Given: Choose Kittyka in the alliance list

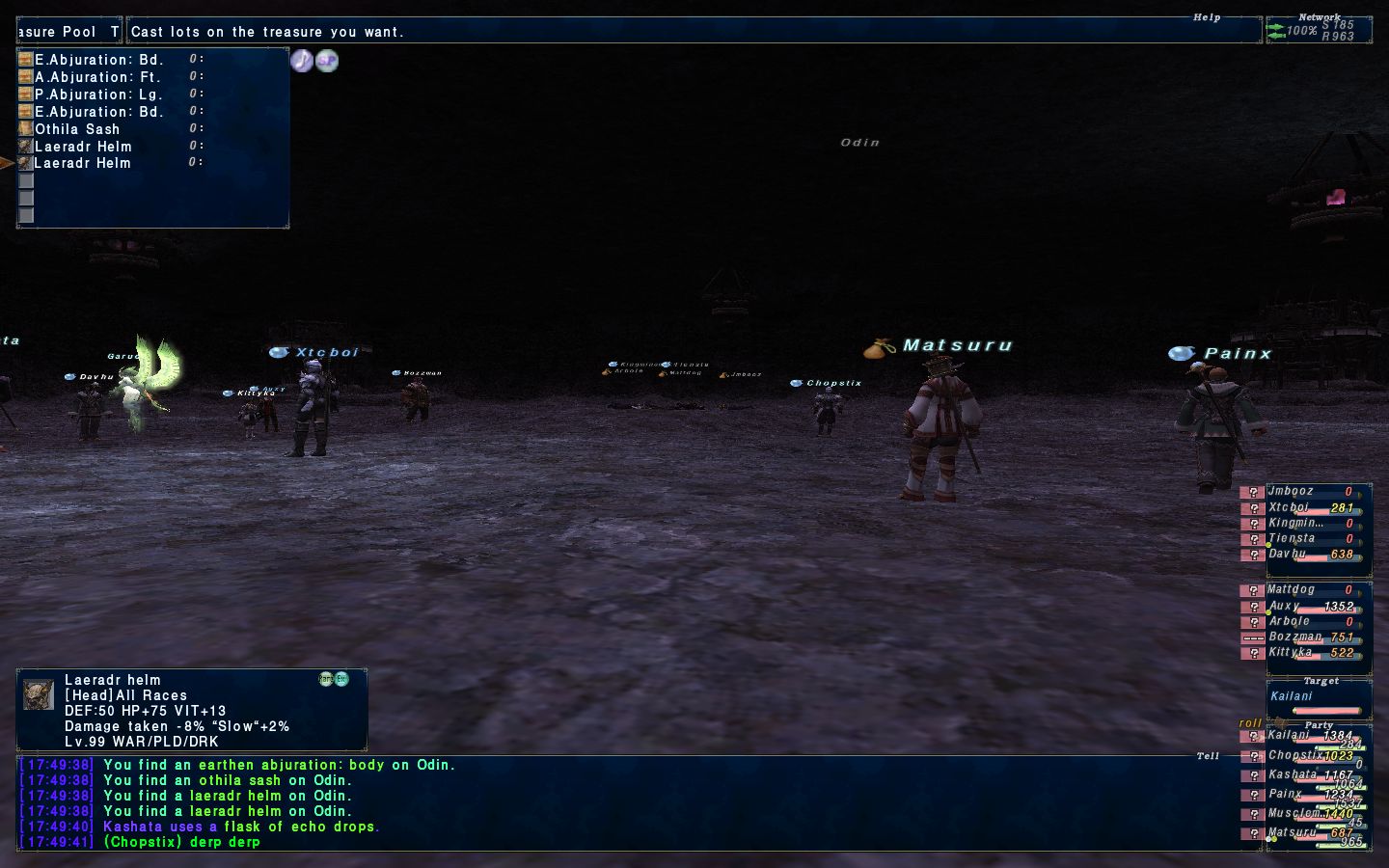Looking at the screenshot, I should (1292, 653).
